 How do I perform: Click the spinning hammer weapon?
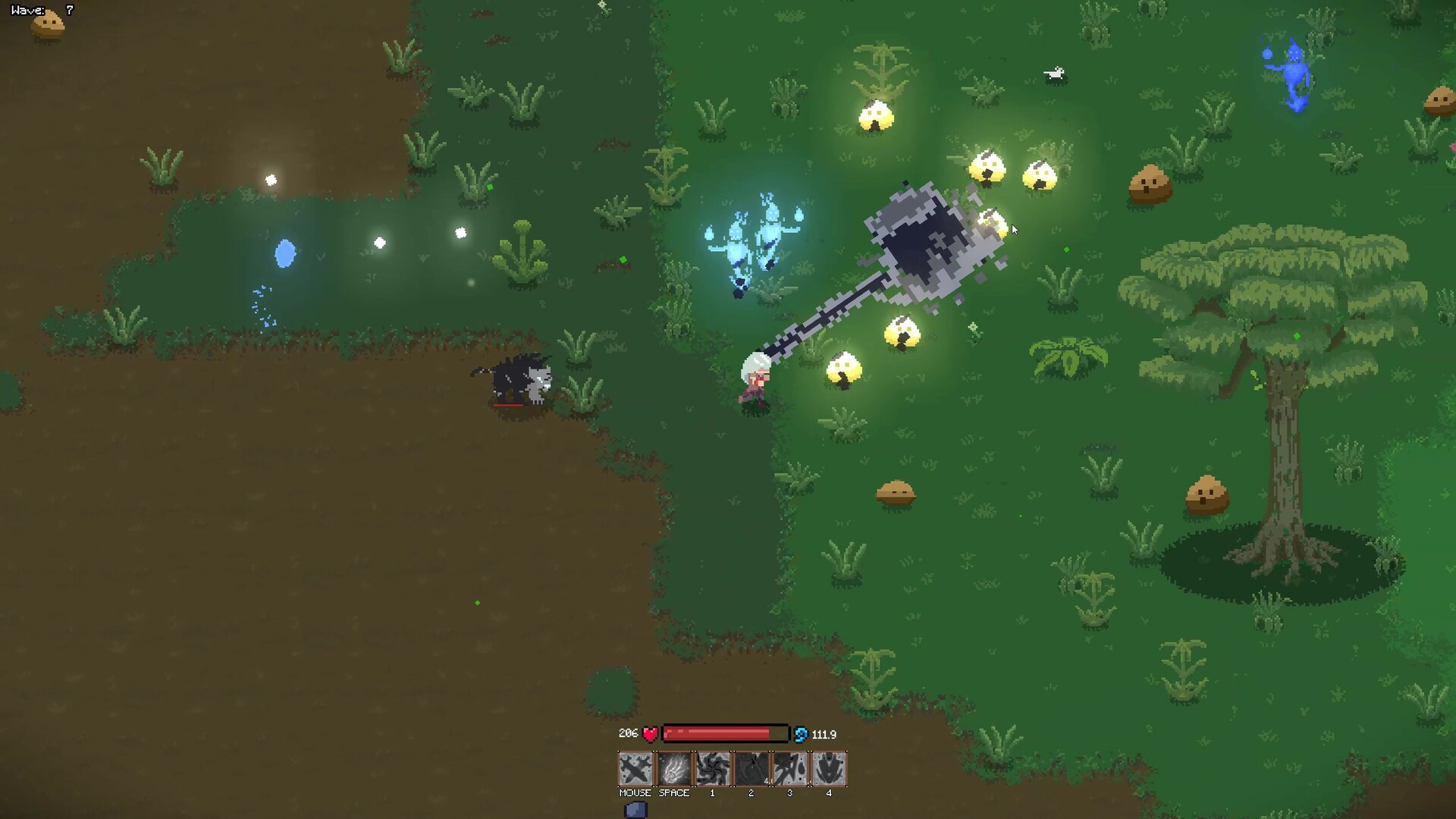[x=921, y=243]
